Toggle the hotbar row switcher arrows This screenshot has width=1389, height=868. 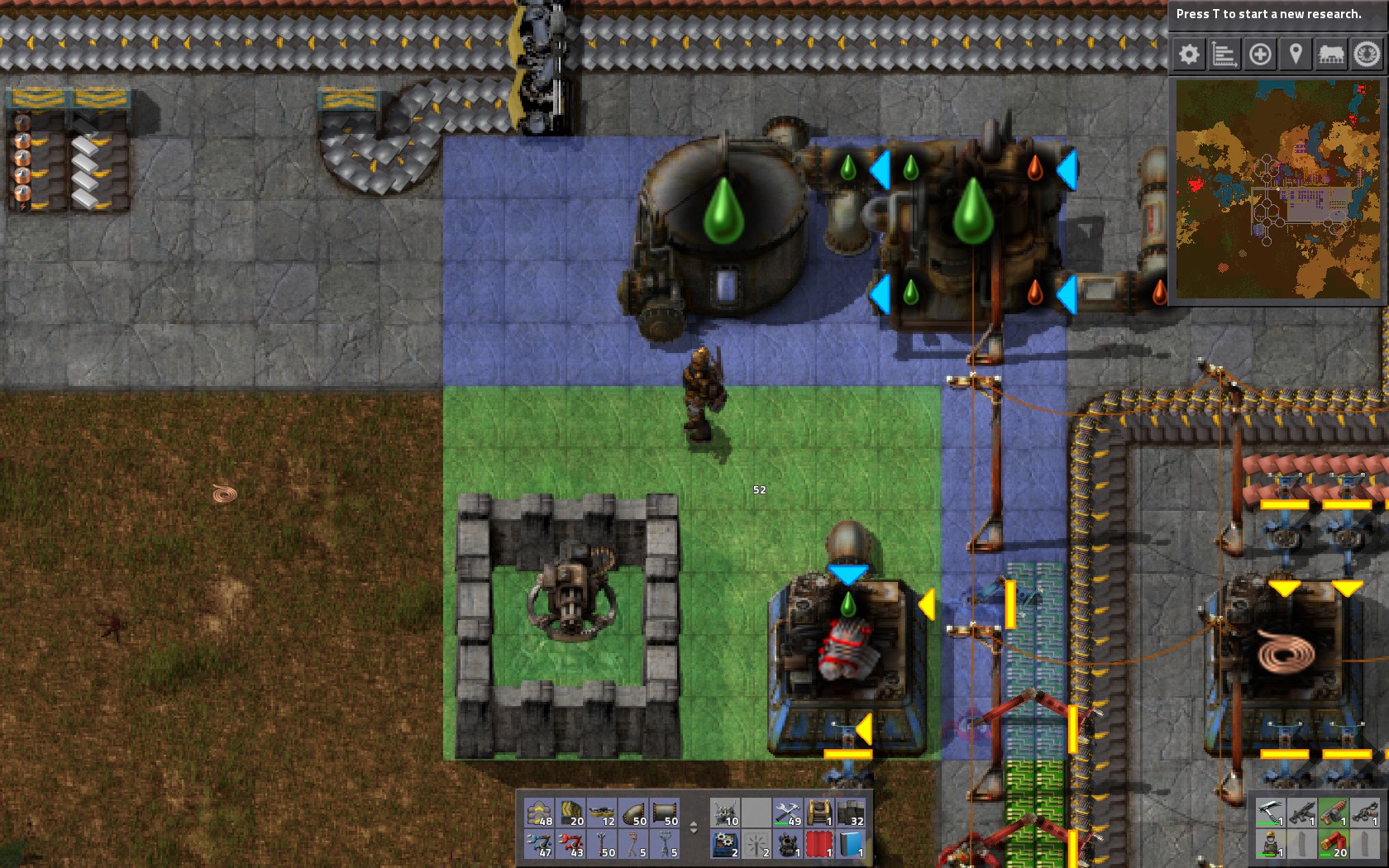click(x=694, y=827)
